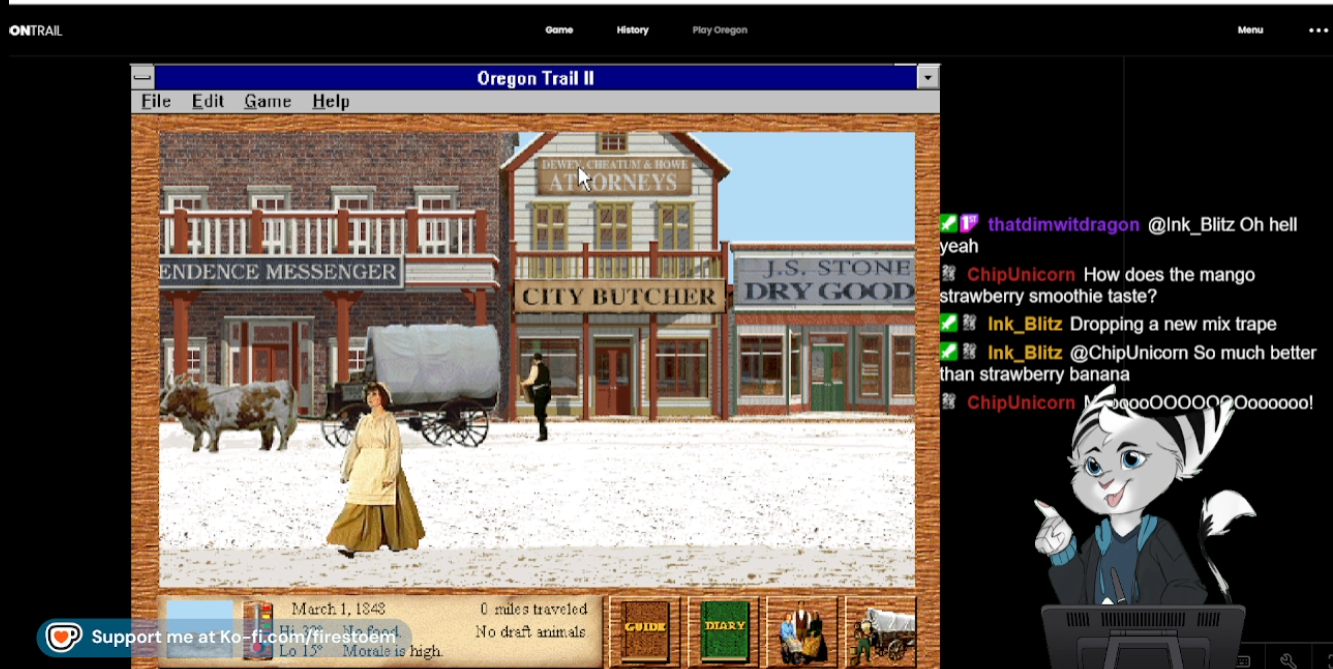Open the Game menu
This screenshot has width=1333, height=669.
tap(267, 102)
